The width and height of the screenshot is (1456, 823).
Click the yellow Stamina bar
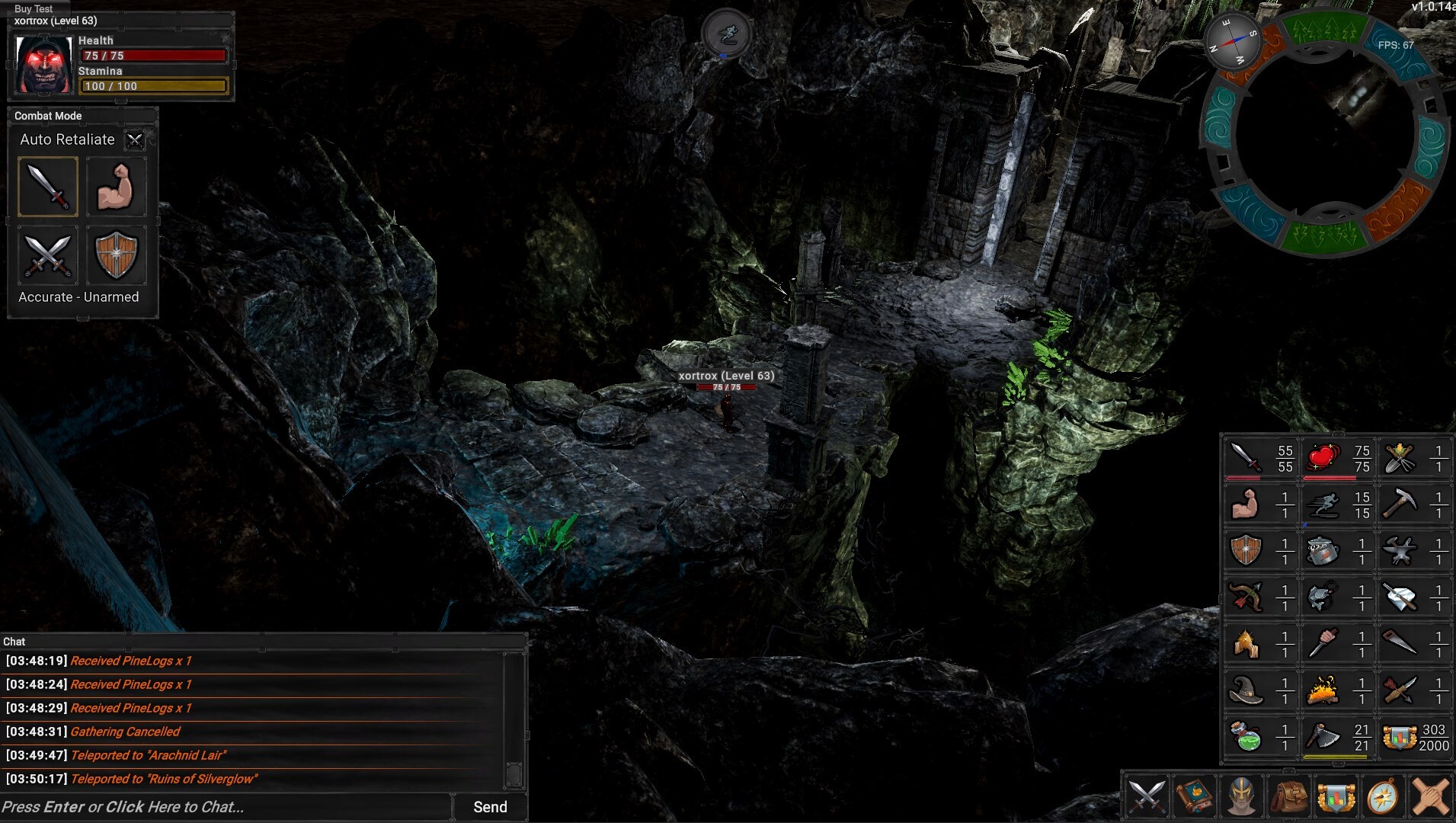coord(154,86)
